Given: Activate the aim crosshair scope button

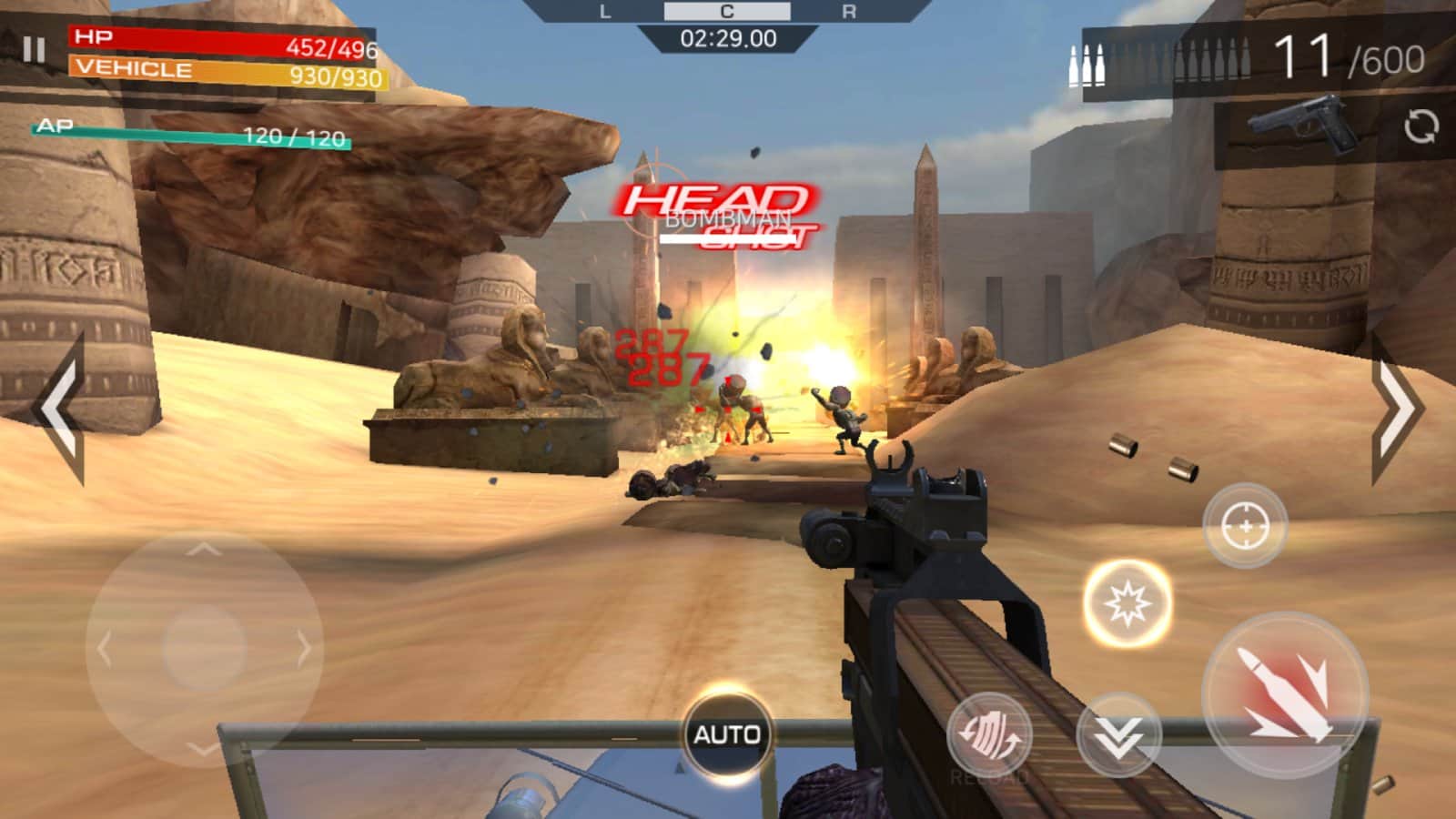Looking at the screenshot, I should click(1245, 526).
